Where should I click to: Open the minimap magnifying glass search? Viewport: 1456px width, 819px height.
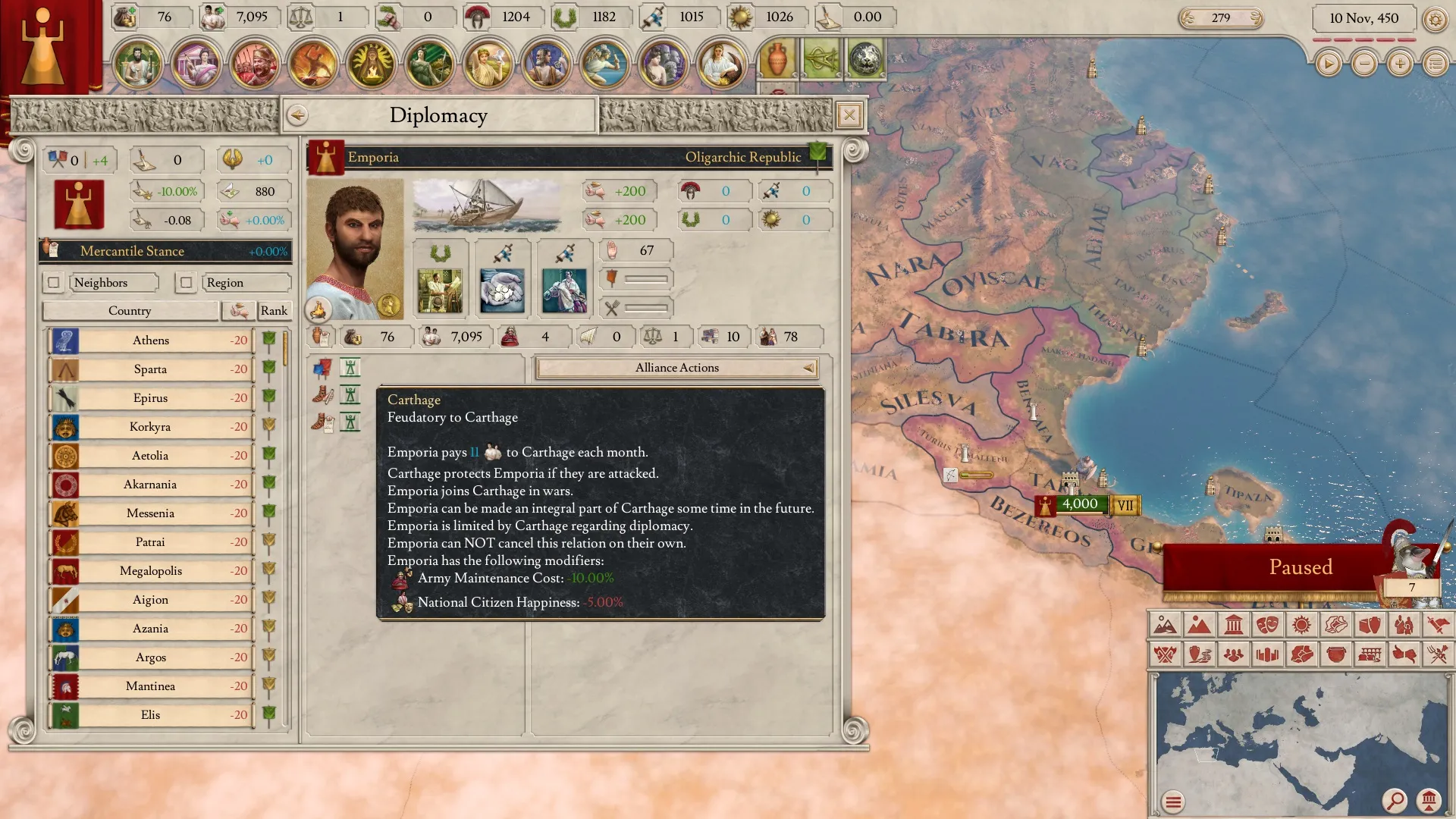1394,800
